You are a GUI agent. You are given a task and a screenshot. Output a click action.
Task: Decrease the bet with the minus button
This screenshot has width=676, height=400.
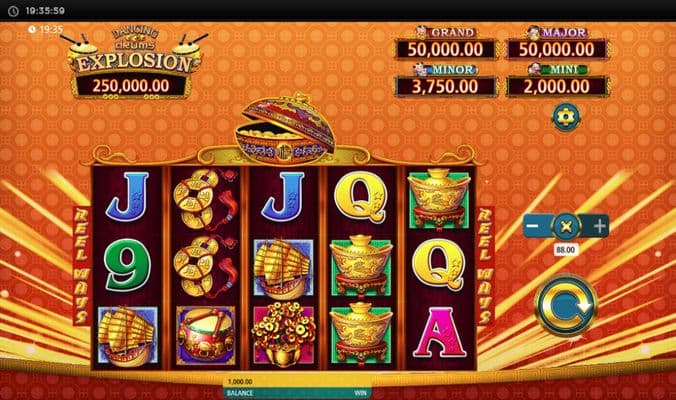(x=534, y=226)
